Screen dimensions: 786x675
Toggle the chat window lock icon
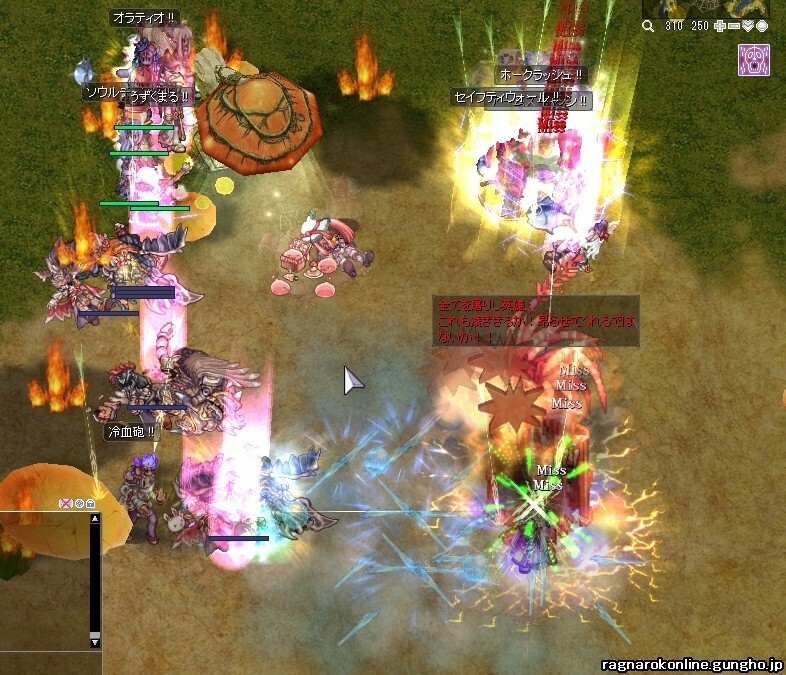(x=90, y=503)
